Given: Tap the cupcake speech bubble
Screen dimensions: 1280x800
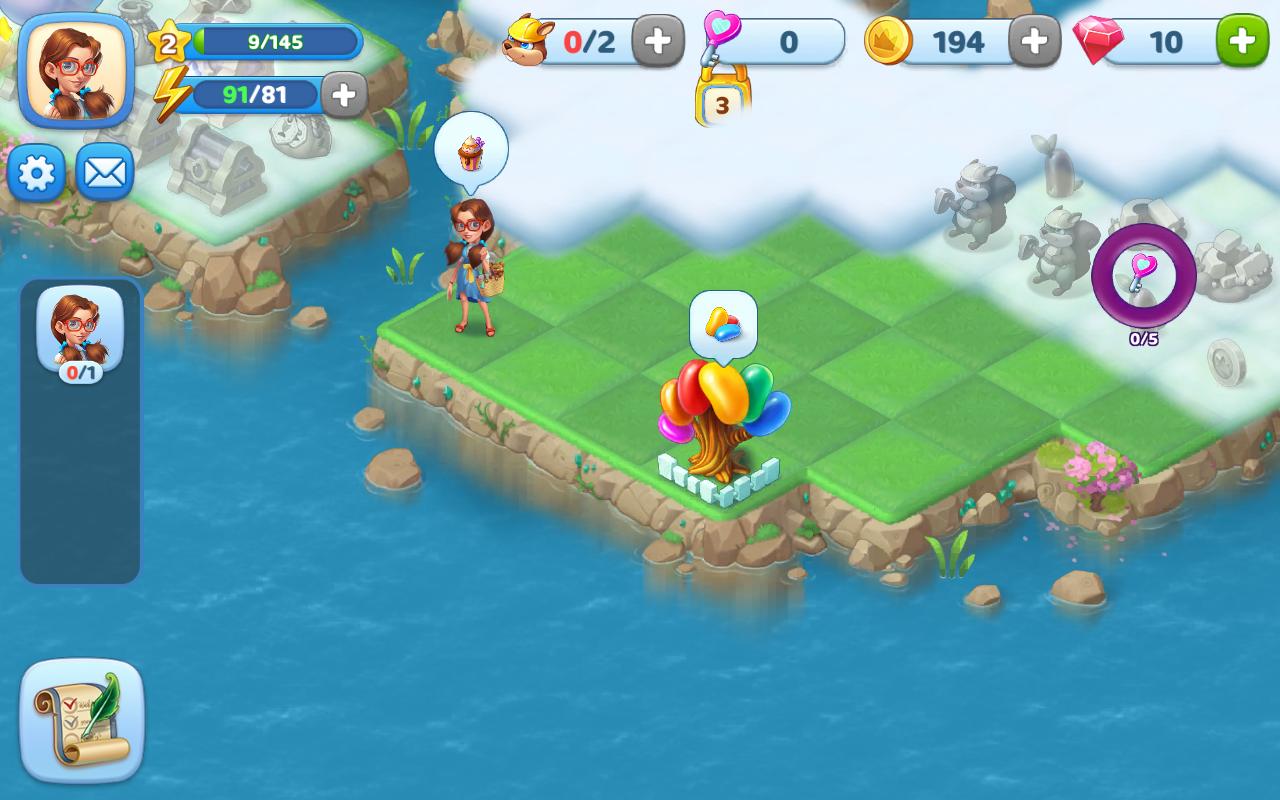Looking at the screenshot, I should (471, 150).
